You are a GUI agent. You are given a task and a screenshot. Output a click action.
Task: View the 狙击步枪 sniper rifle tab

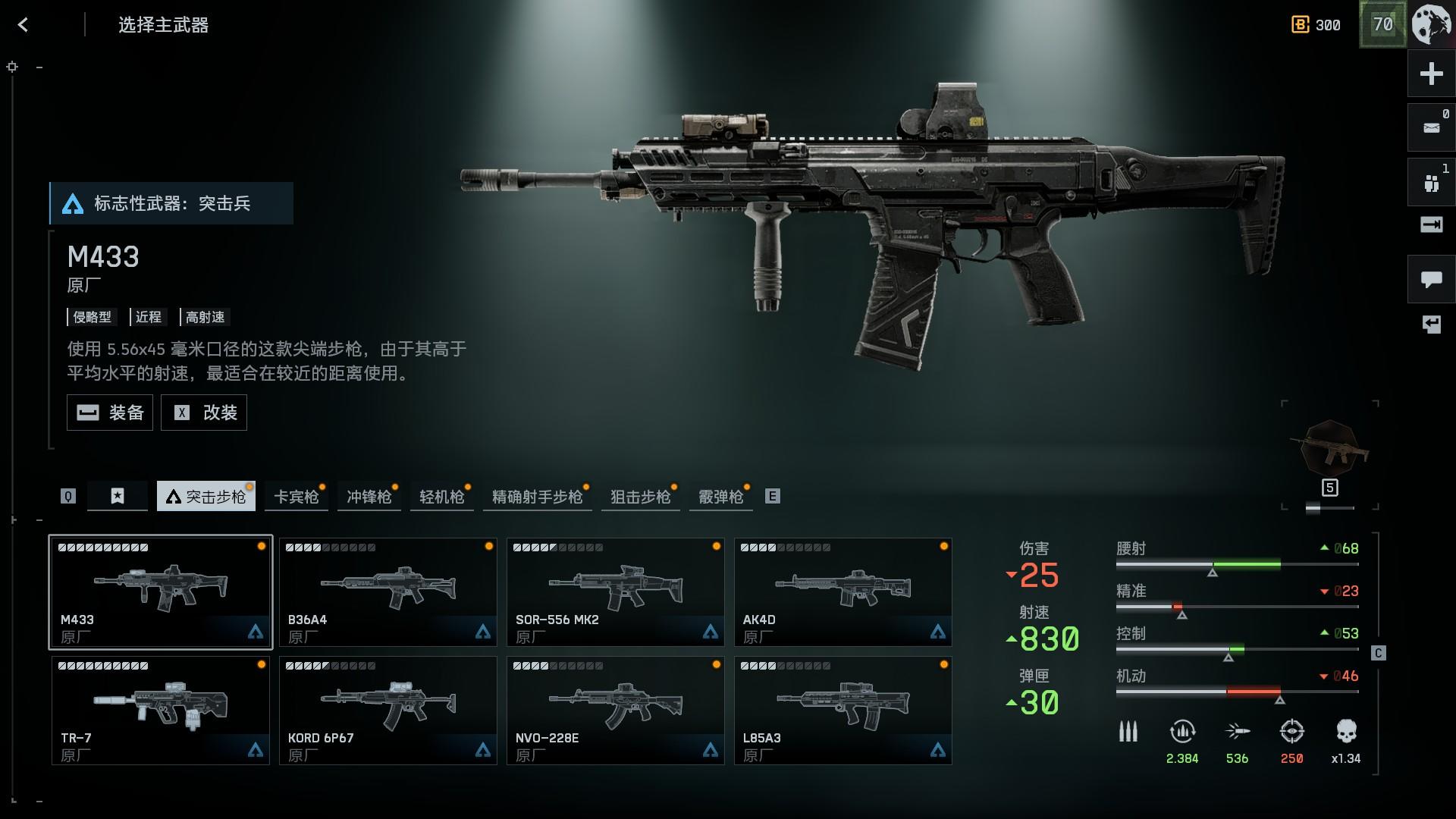point(640,497)
